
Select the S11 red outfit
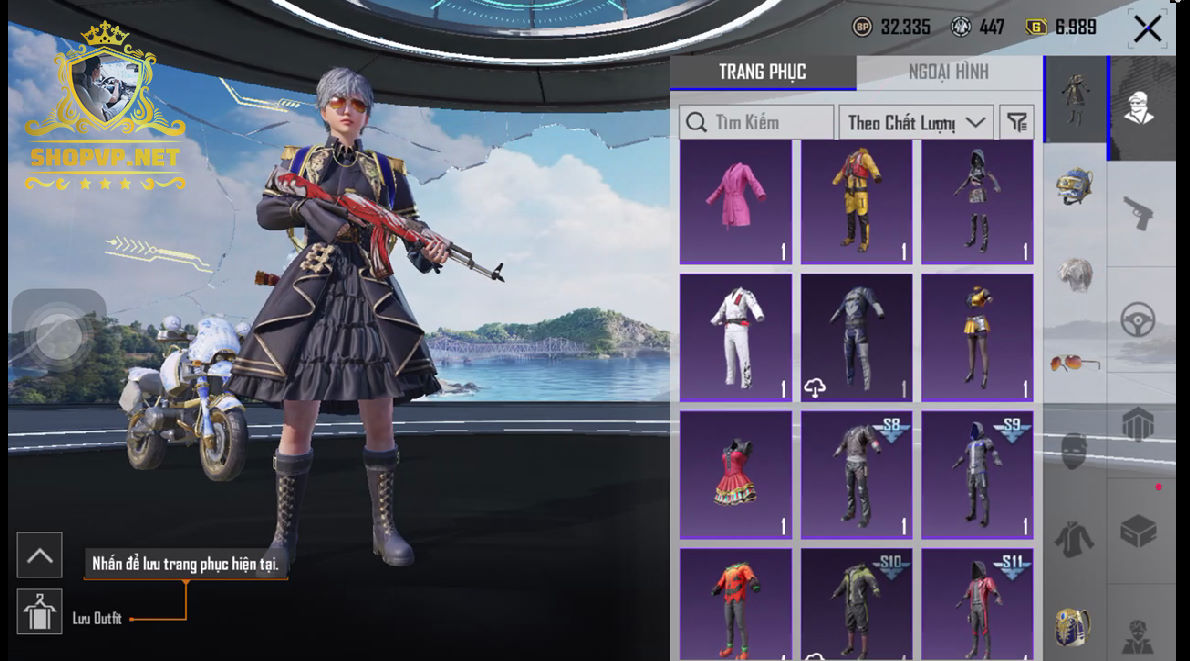[977, 603]
